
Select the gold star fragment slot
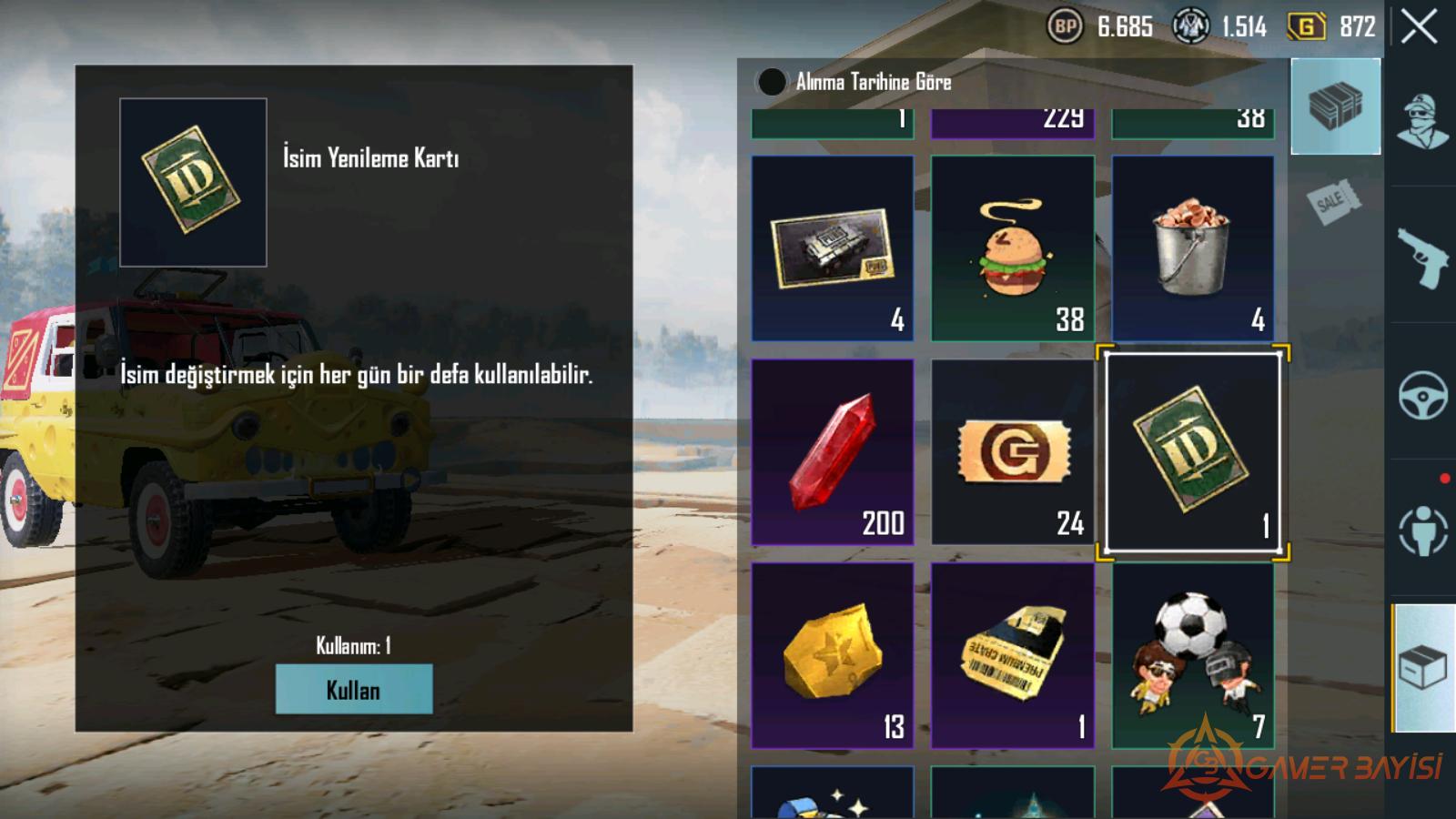tap(832, 655)
